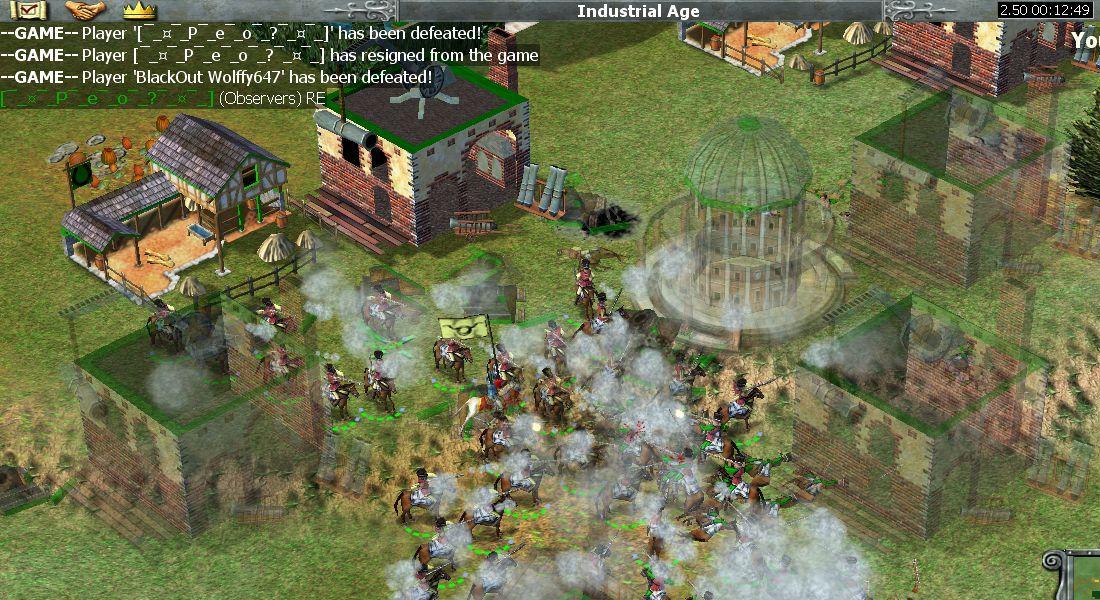Open the checkmark scroll messages icon
1100x600 pixels.
(28, 11)
